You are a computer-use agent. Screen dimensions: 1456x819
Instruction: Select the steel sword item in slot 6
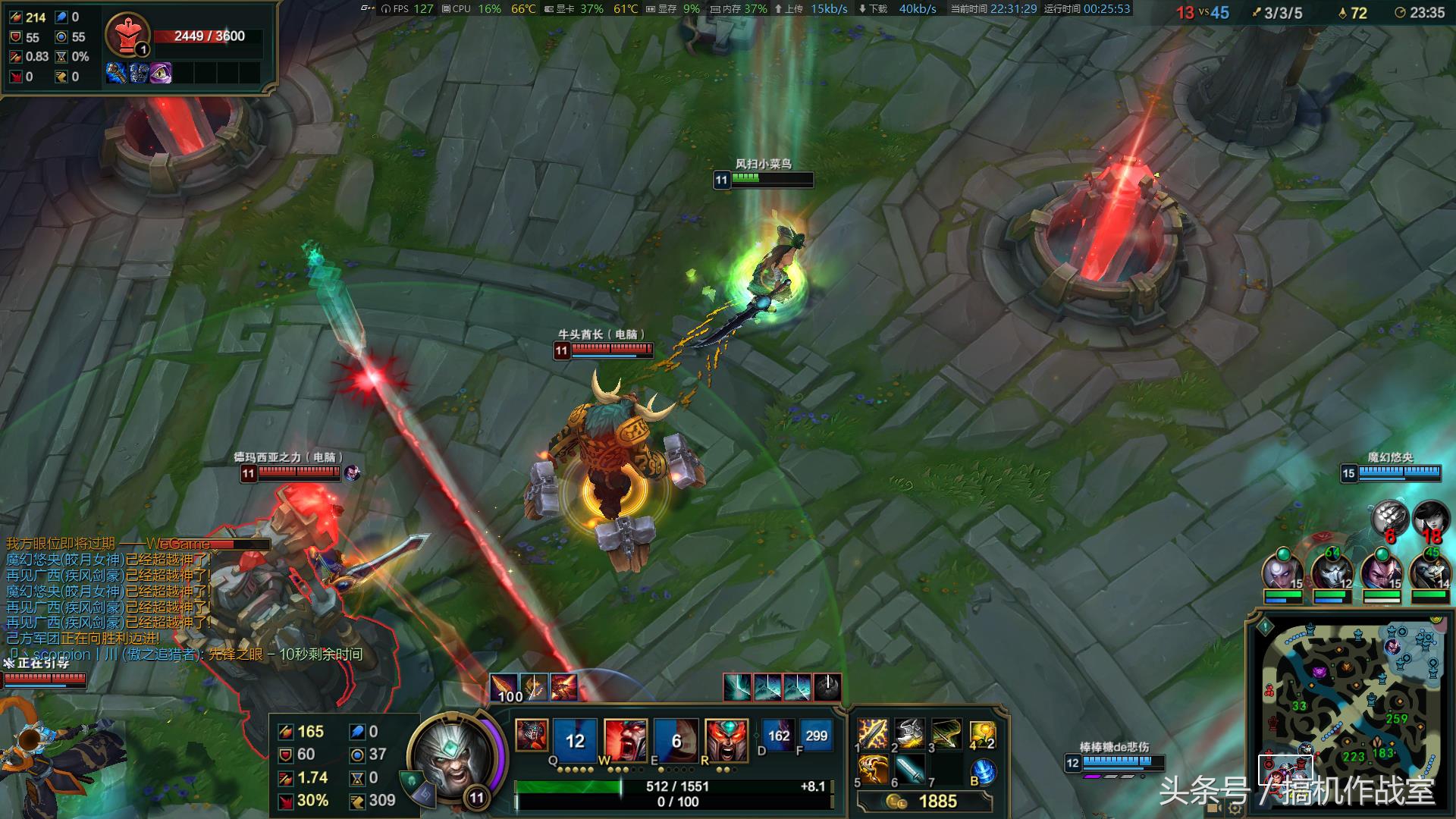909,770
